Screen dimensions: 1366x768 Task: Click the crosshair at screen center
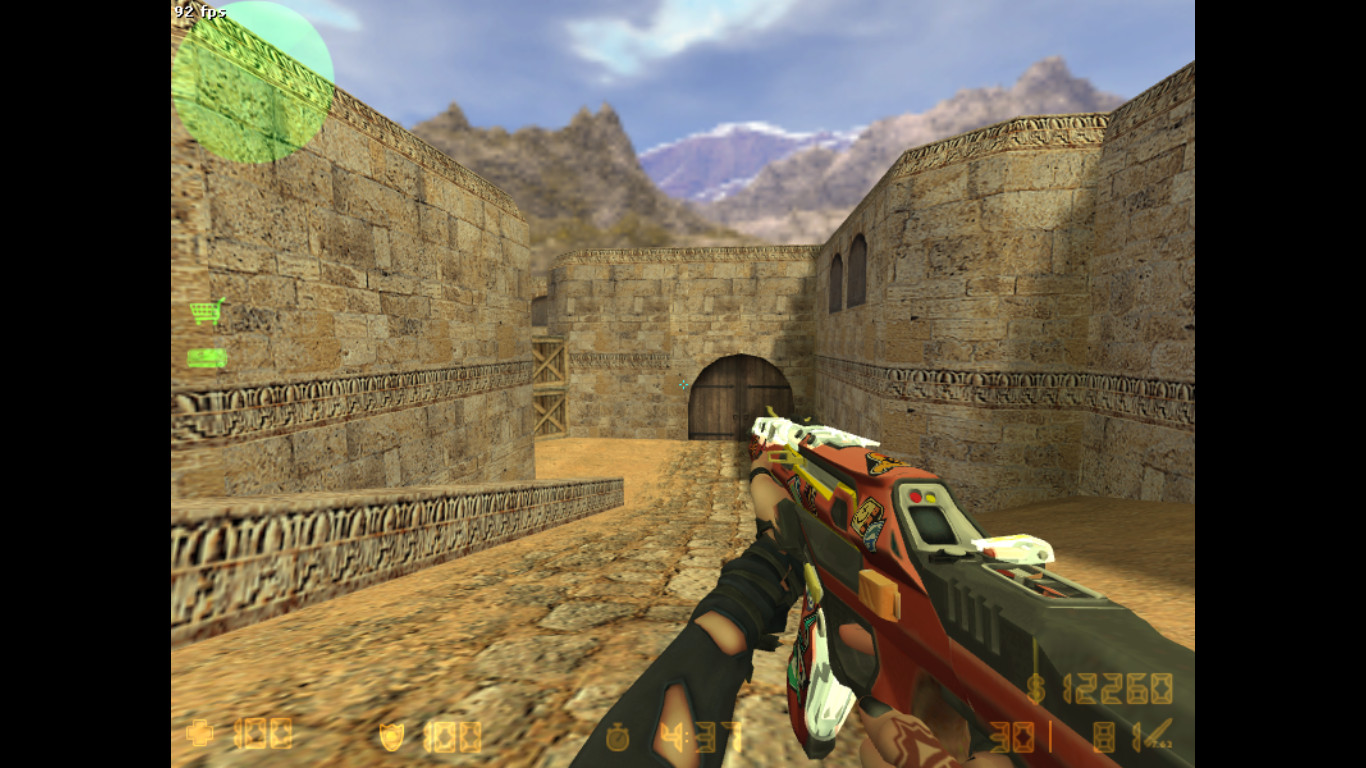(x=683, y=384)
